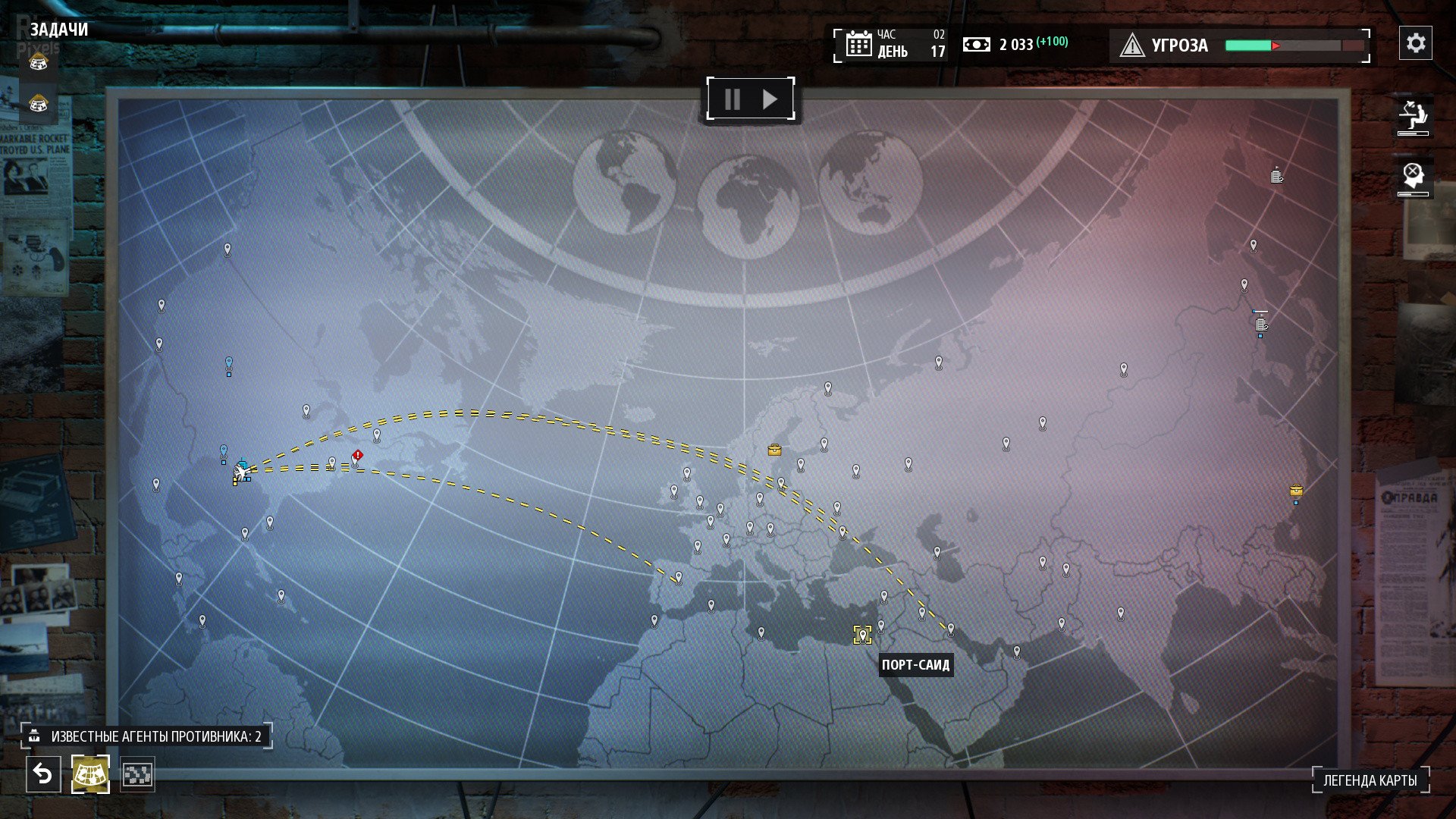This screenshot has height=819, width=1456.
Task: Resume time with the play button
Action: pos(770,99)
